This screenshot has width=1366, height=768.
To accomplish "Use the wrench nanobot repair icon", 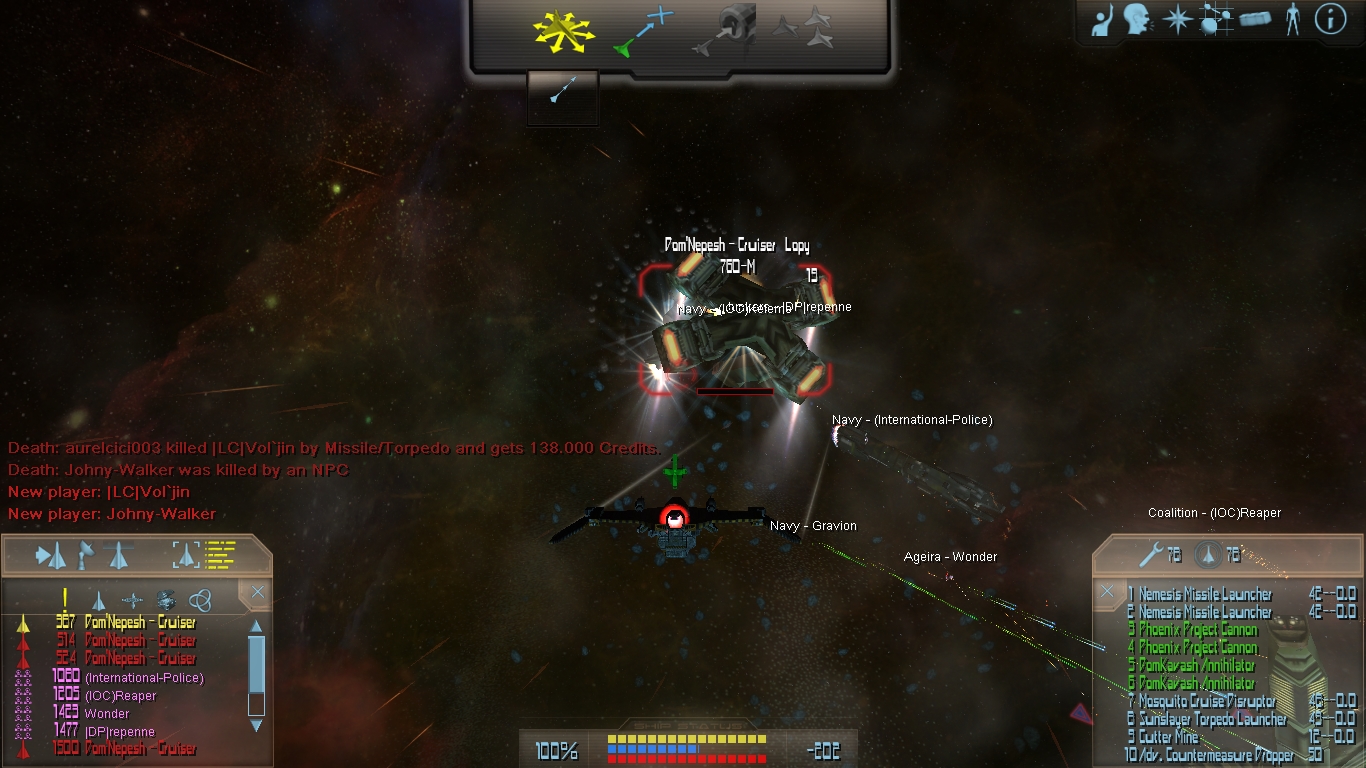I will point(1149,555).
